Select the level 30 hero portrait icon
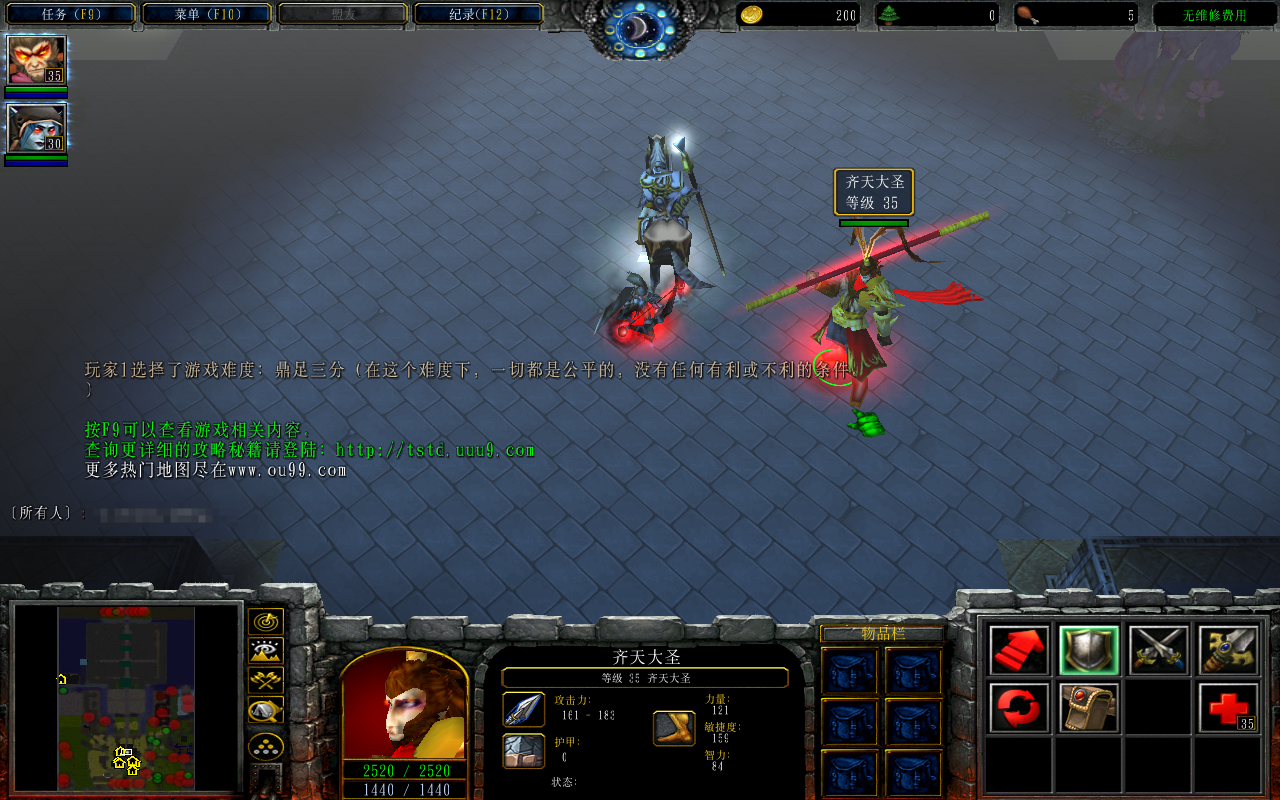Screen dimensions: 1280x800 [x=37, y=128]
